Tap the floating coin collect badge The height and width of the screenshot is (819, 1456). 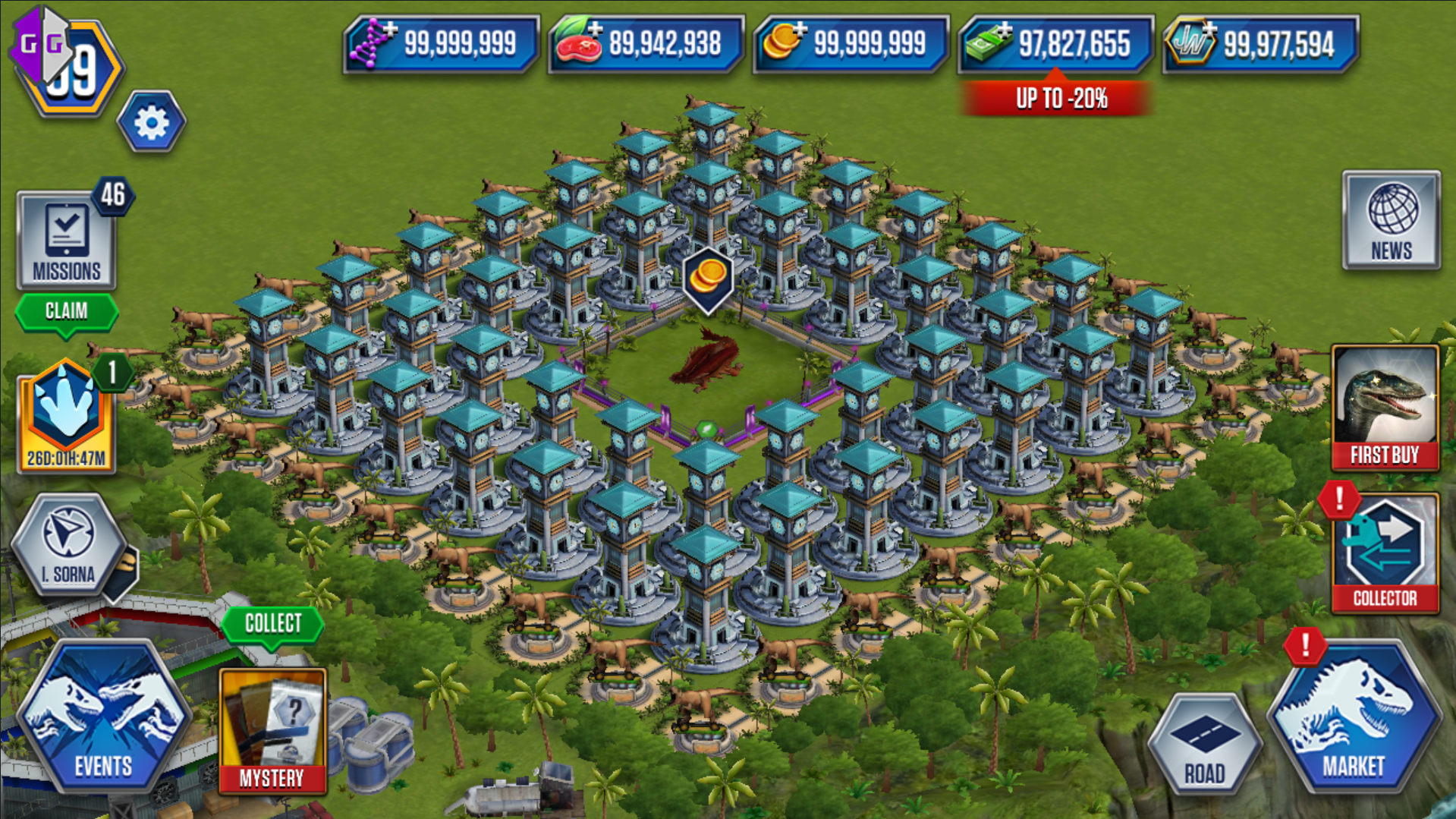[707, 279]
